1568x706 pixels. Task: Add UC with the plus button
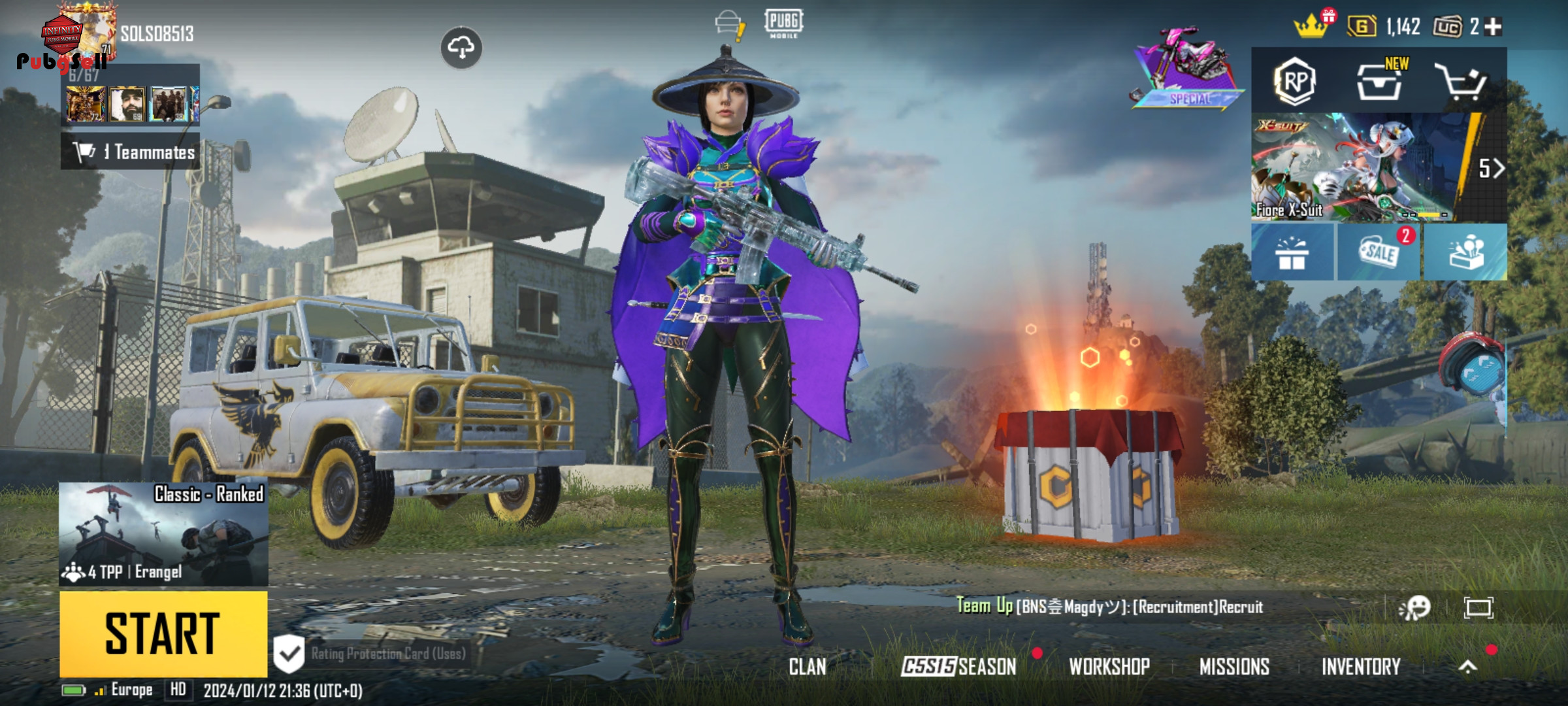1493,27
